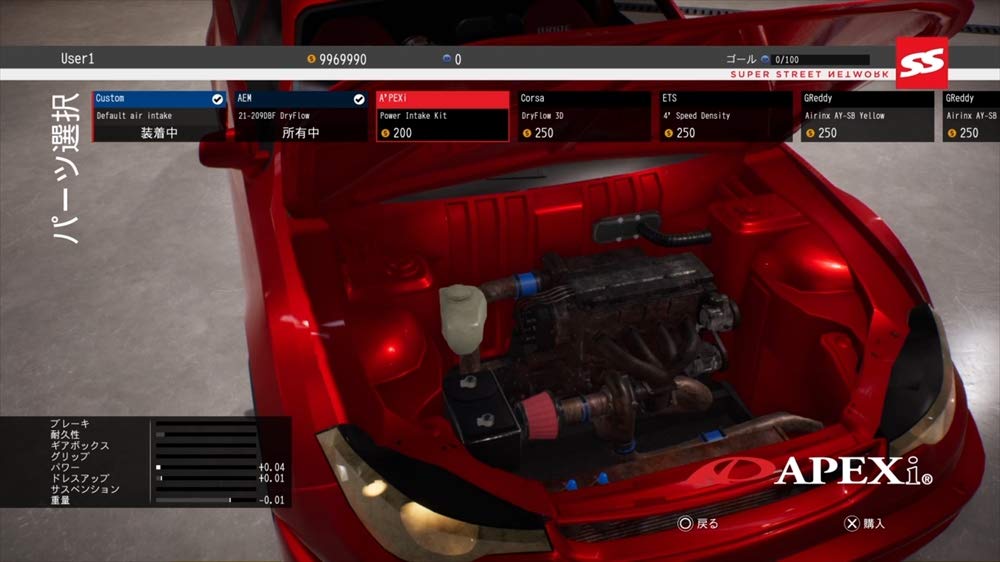The width and height of the screenshot is (1000, 562).
Task: Choose the ETS 4" Speed Density intake
Action: pos(726,116)
